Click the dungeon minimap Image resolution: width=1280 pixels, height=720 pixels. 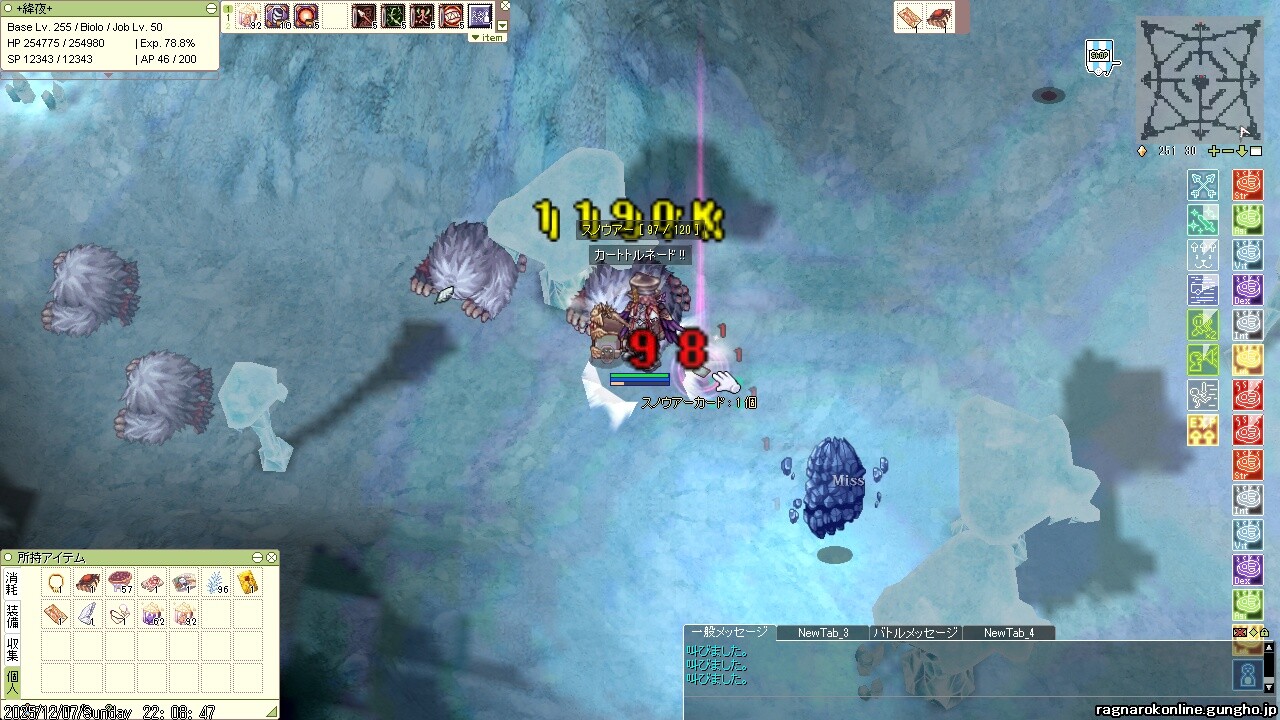coord(1198,80)
